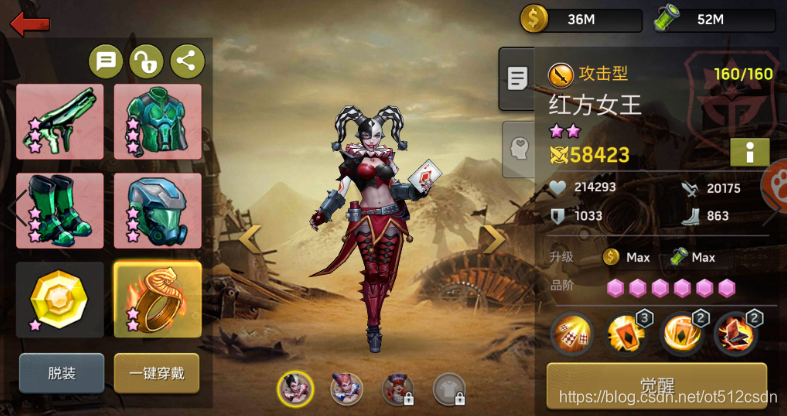Toggle the green unlock padlock icon
787x416 pixels.
146,62
